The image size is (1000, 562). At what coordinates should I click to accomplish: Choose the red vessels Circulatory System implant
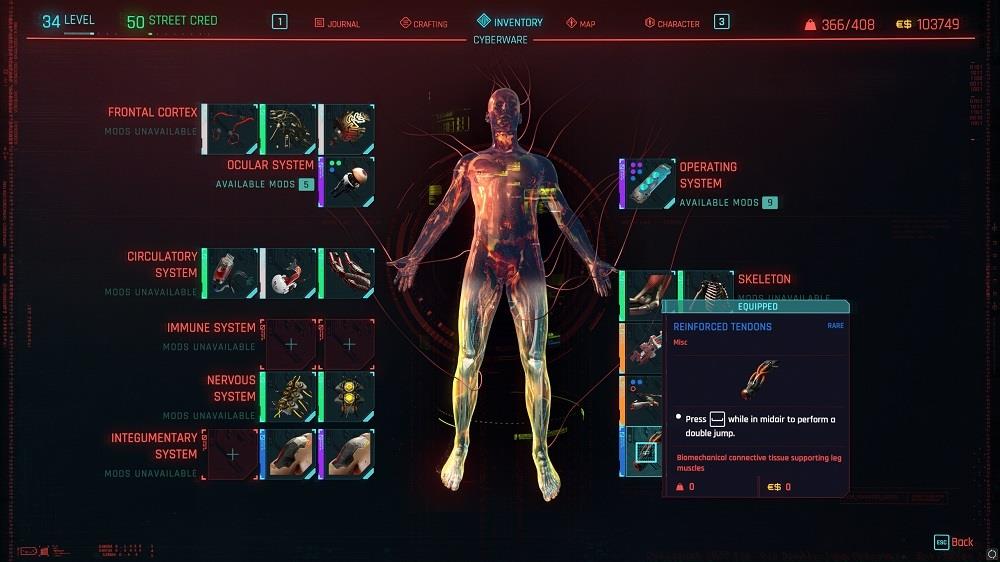348,273
